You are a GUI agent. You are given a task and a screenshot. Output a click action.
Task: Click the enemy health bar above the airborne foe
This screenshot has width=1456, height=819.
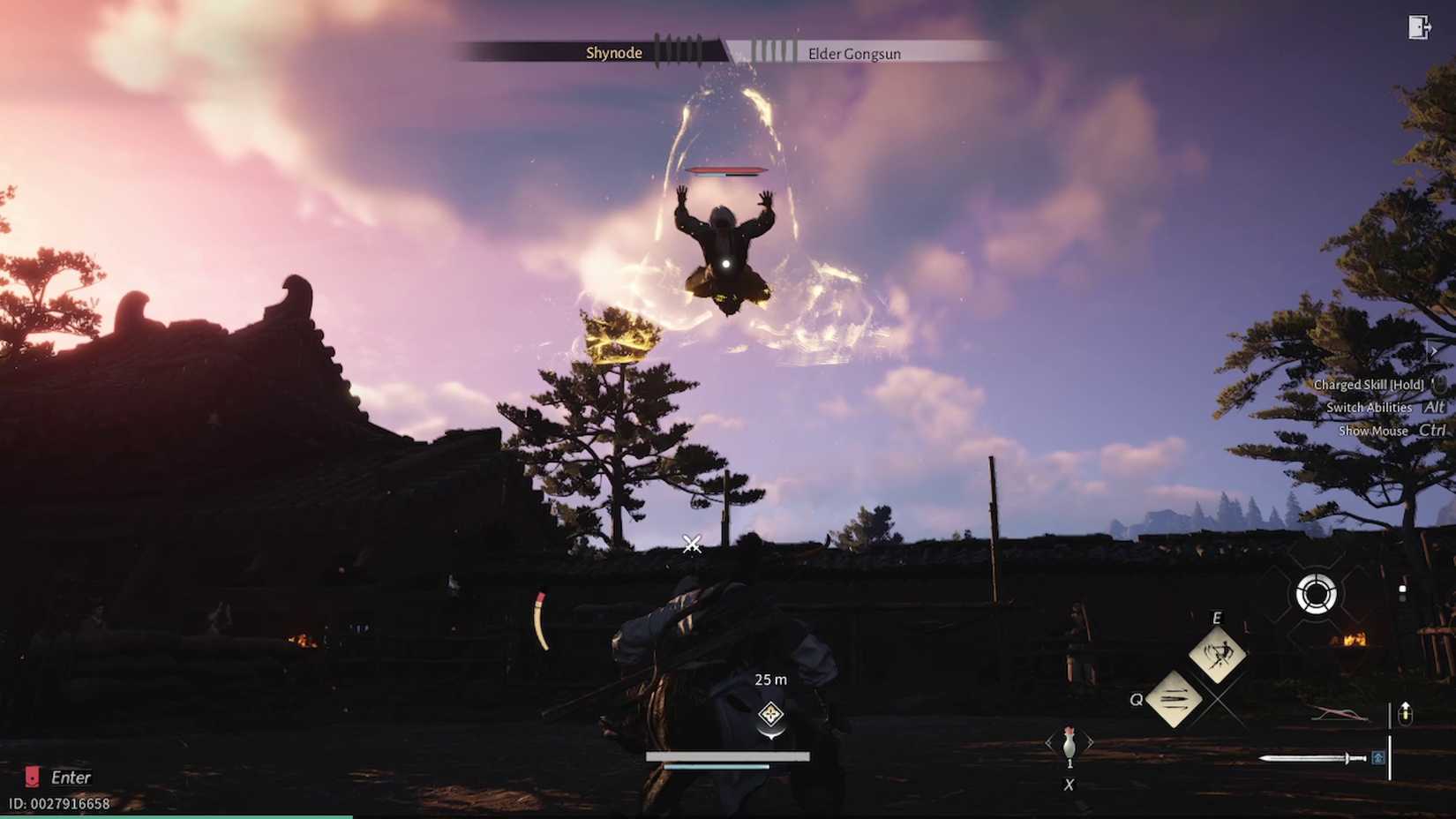click(726, 169)
